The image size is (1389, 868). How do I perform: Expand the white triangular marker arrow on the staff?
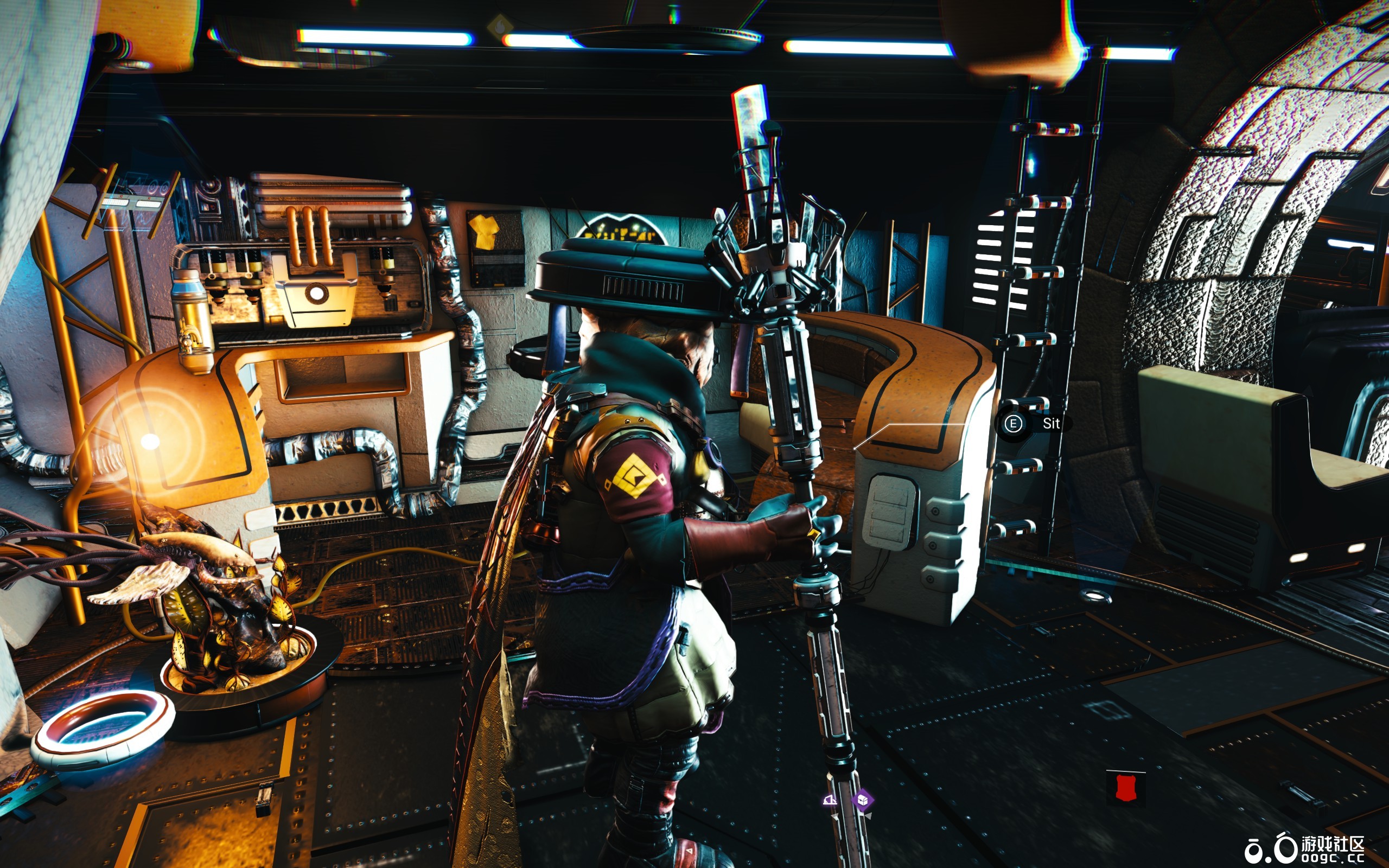coord(834,818)
